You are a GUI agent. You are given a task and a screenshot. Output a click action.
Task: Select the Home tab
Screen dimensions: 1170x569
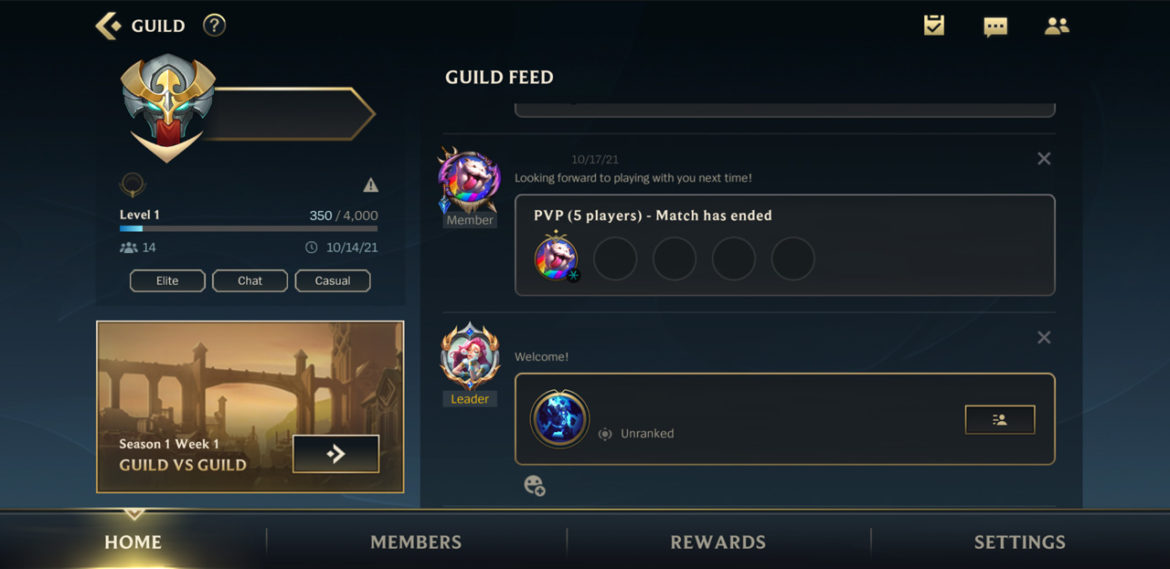pyautogui.click(x=133, y=542)
